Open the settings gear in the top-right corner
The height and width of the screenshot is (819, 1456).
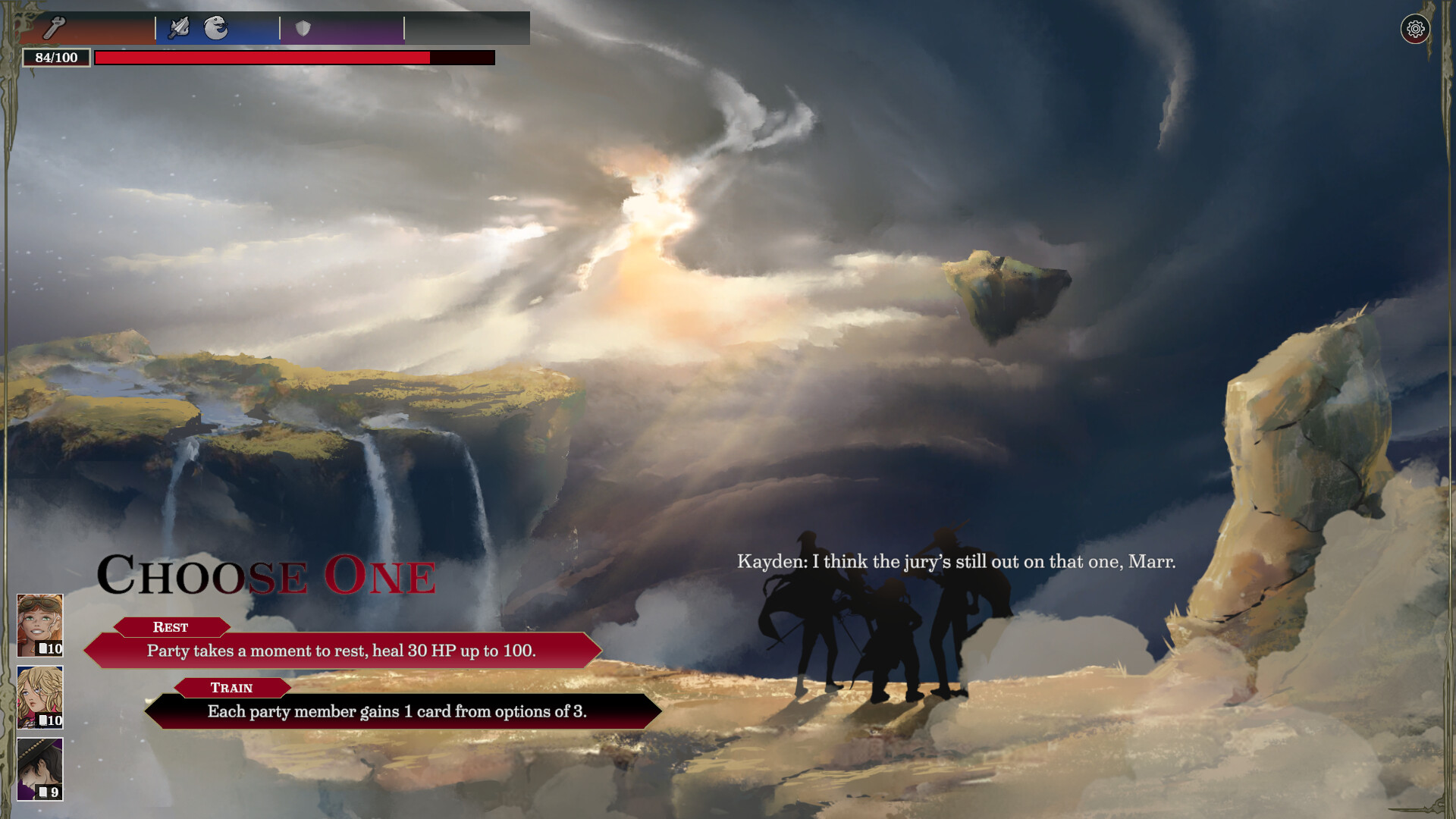[x=1415, y=29]
